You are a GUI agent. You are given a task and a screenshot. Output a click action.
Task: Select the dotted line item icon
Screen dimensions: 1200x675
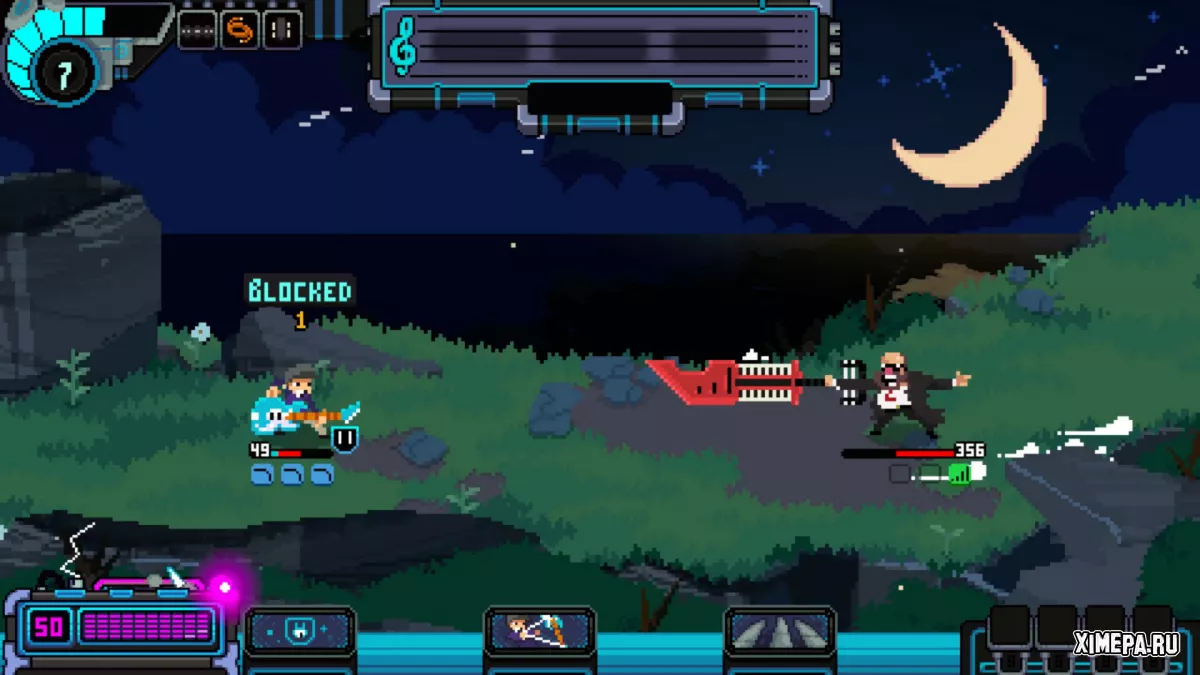[197, 30]
